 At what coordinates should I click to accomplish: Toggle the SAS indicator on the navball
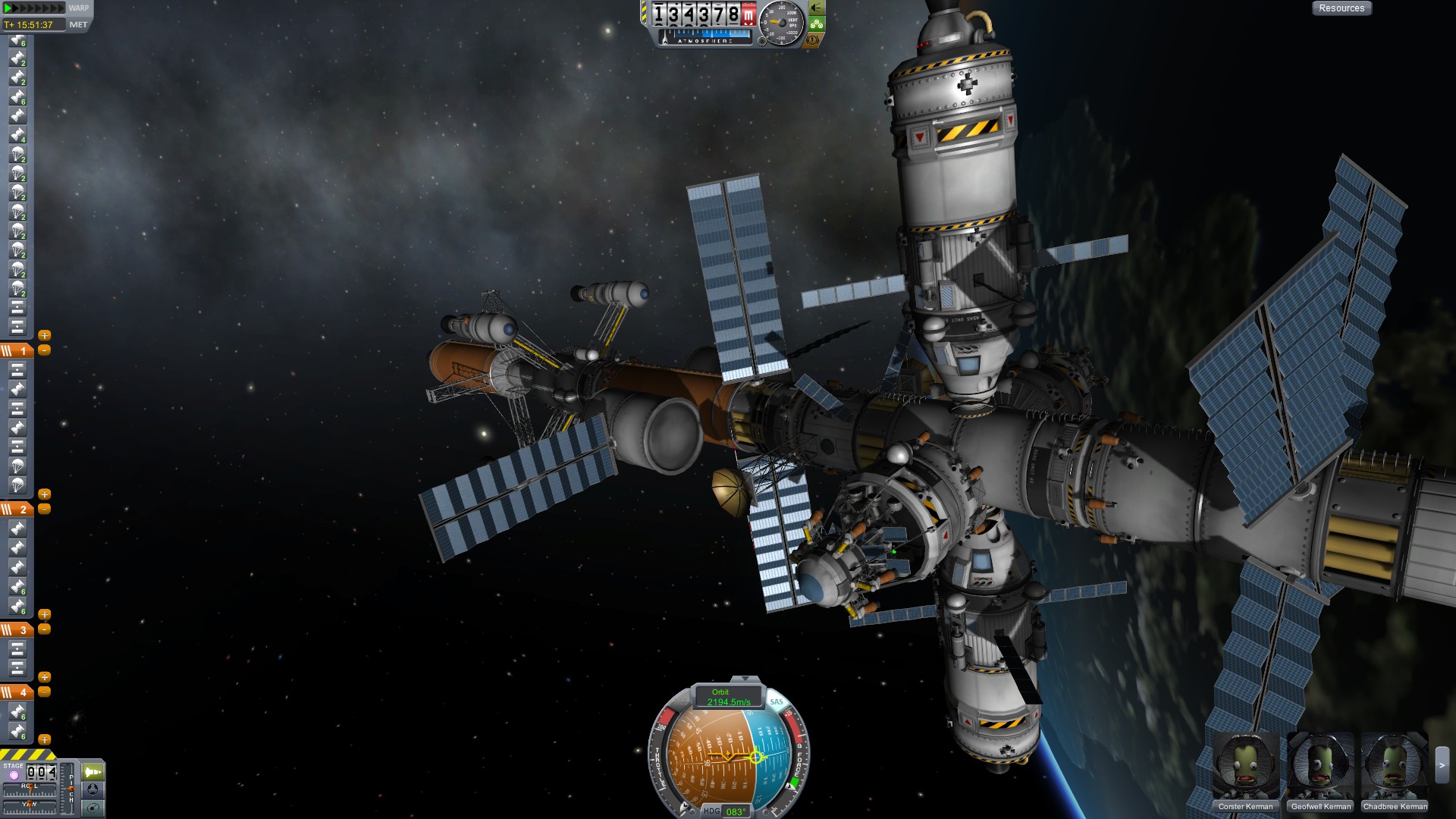click(777, 702)
